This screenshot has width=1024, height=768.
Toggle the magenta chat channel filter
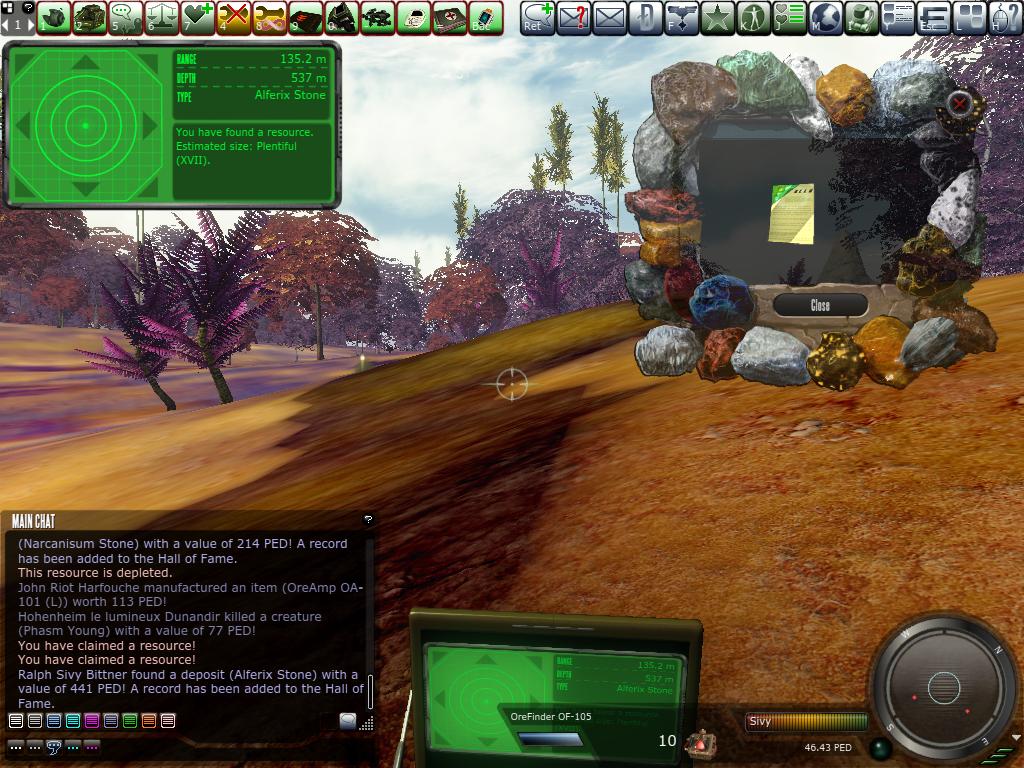tap(92, 721)
